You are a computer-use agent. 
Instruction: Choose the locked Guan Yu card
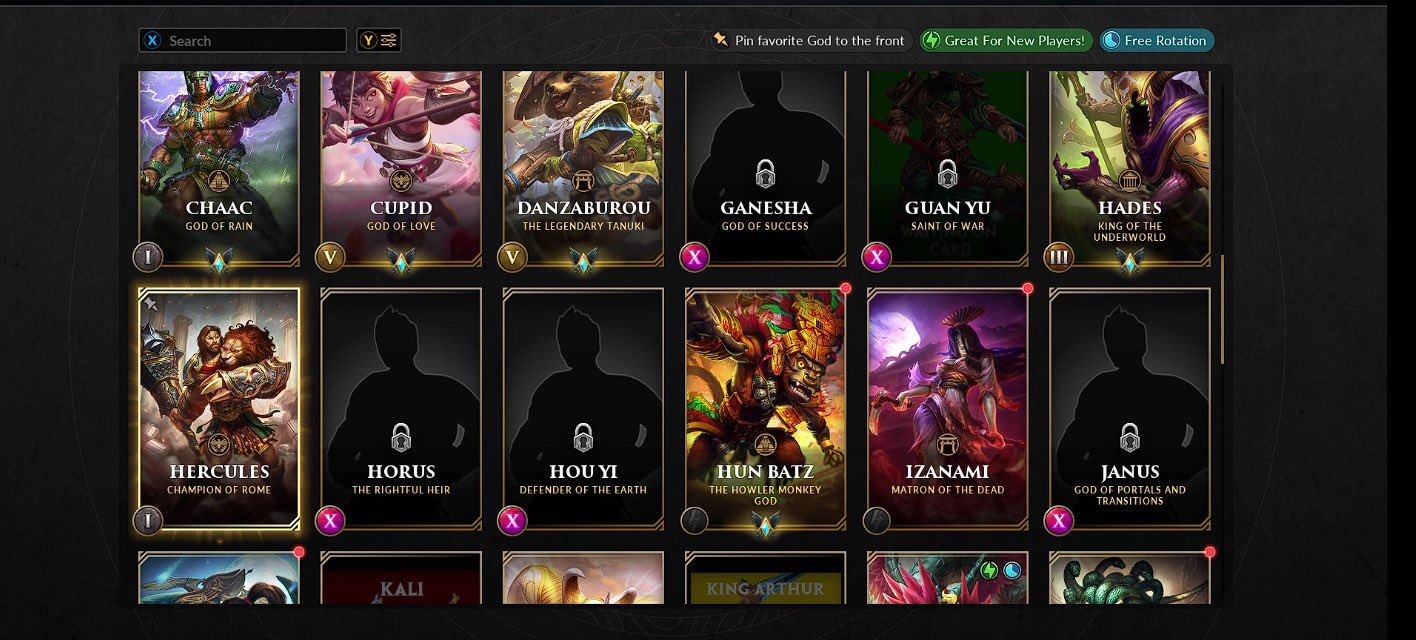pos(947,165)
